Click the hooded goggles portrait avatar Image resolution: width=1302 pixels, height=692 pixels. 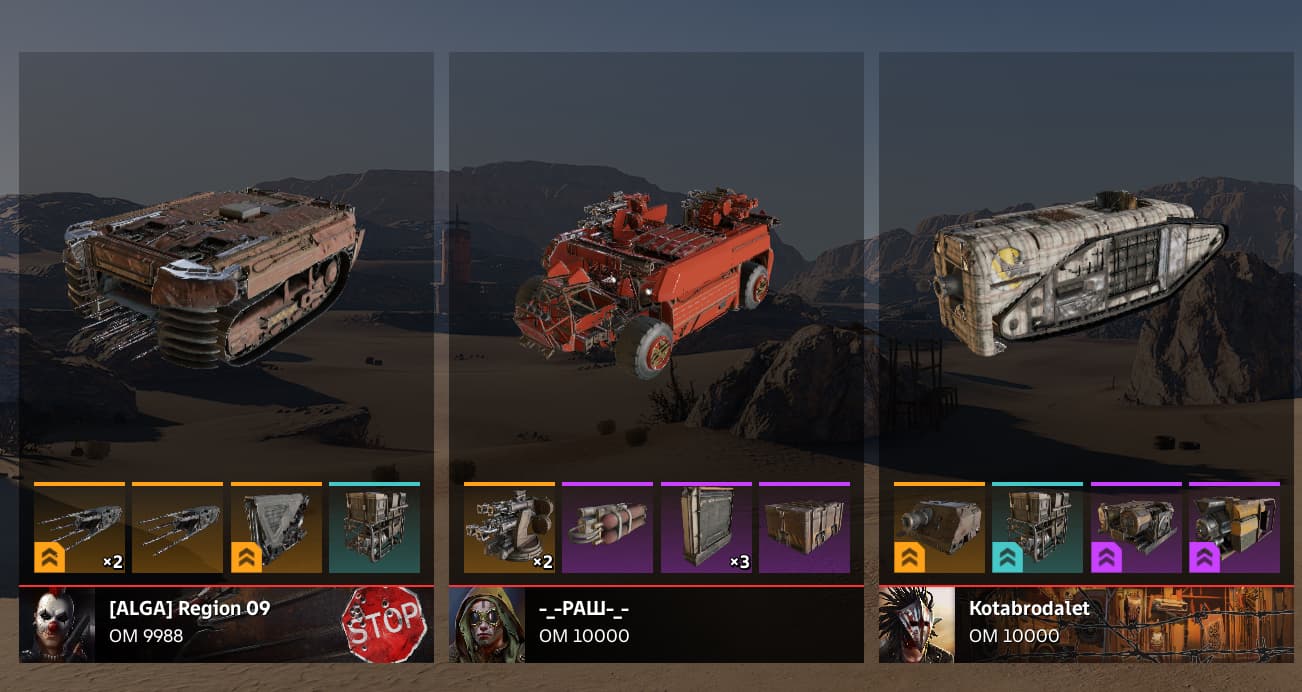[487, 624]
